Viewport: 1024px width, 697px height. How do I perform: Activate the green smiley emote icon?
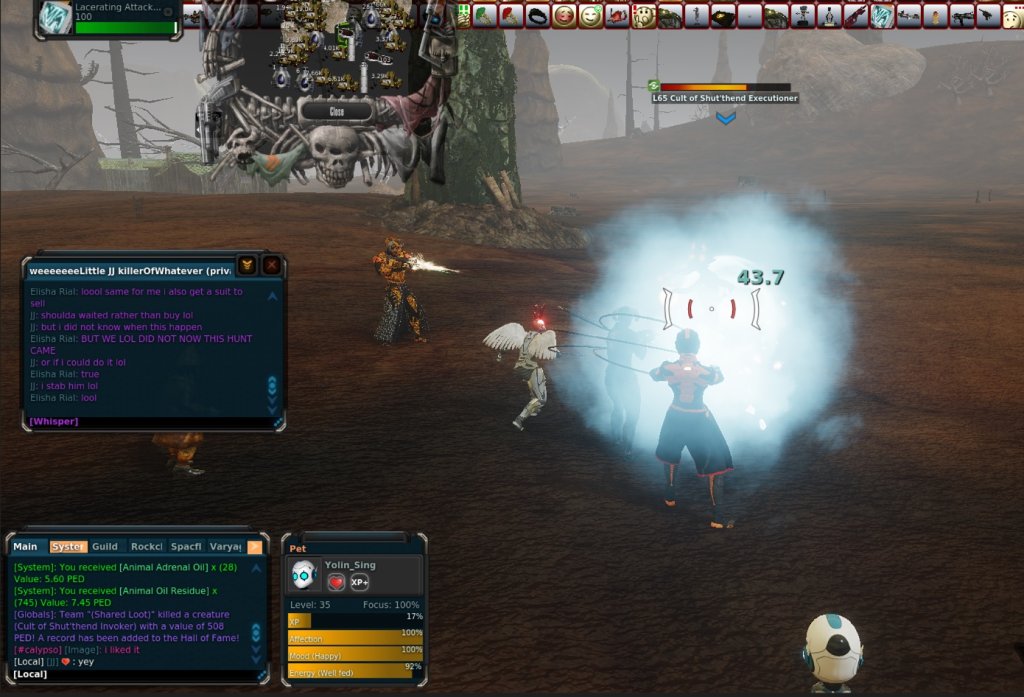pos(591,16)
